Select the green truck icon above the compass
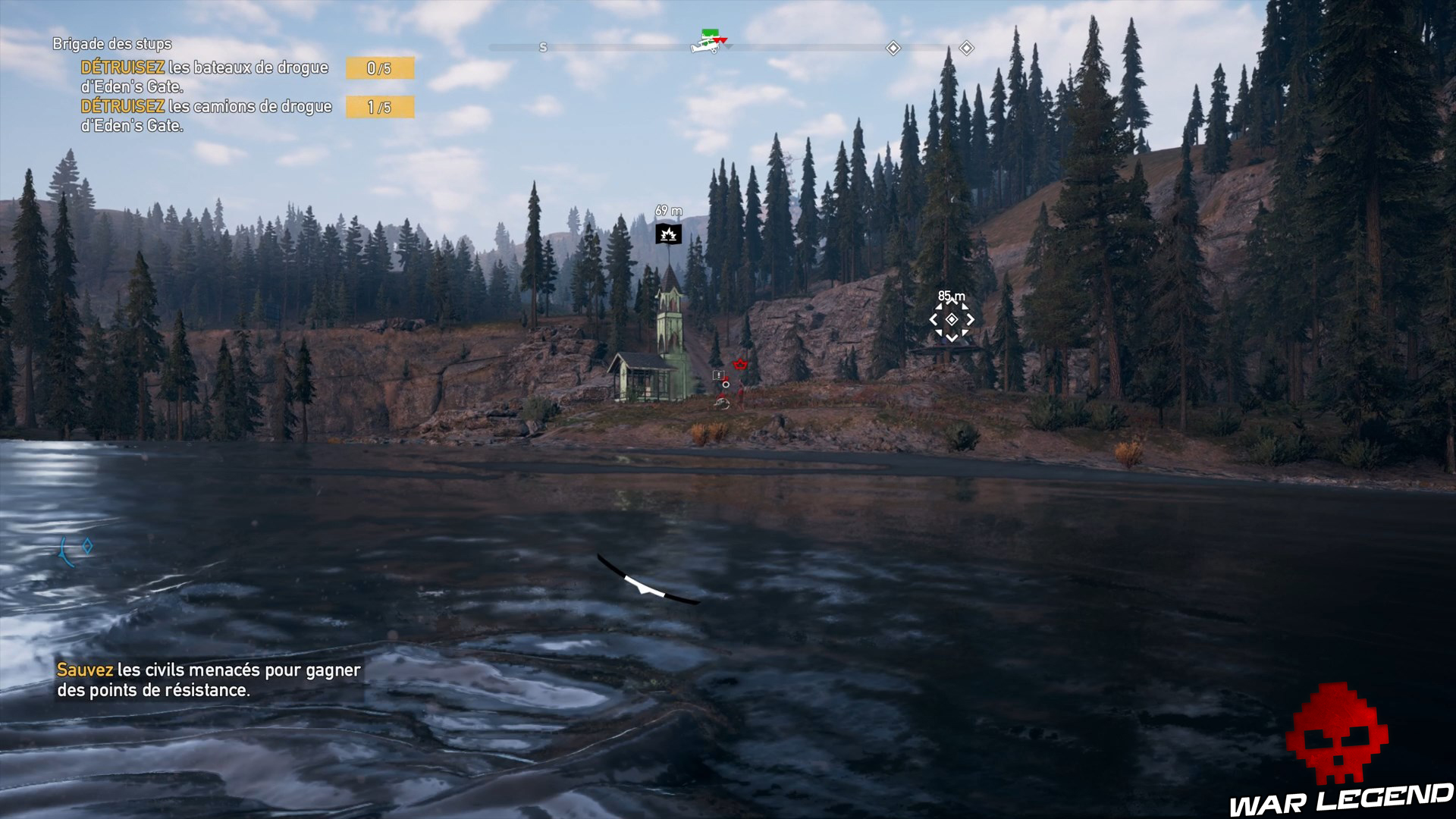Image resolution: width=1456 pixels, height=819 pixels. [x=711, y=32]
